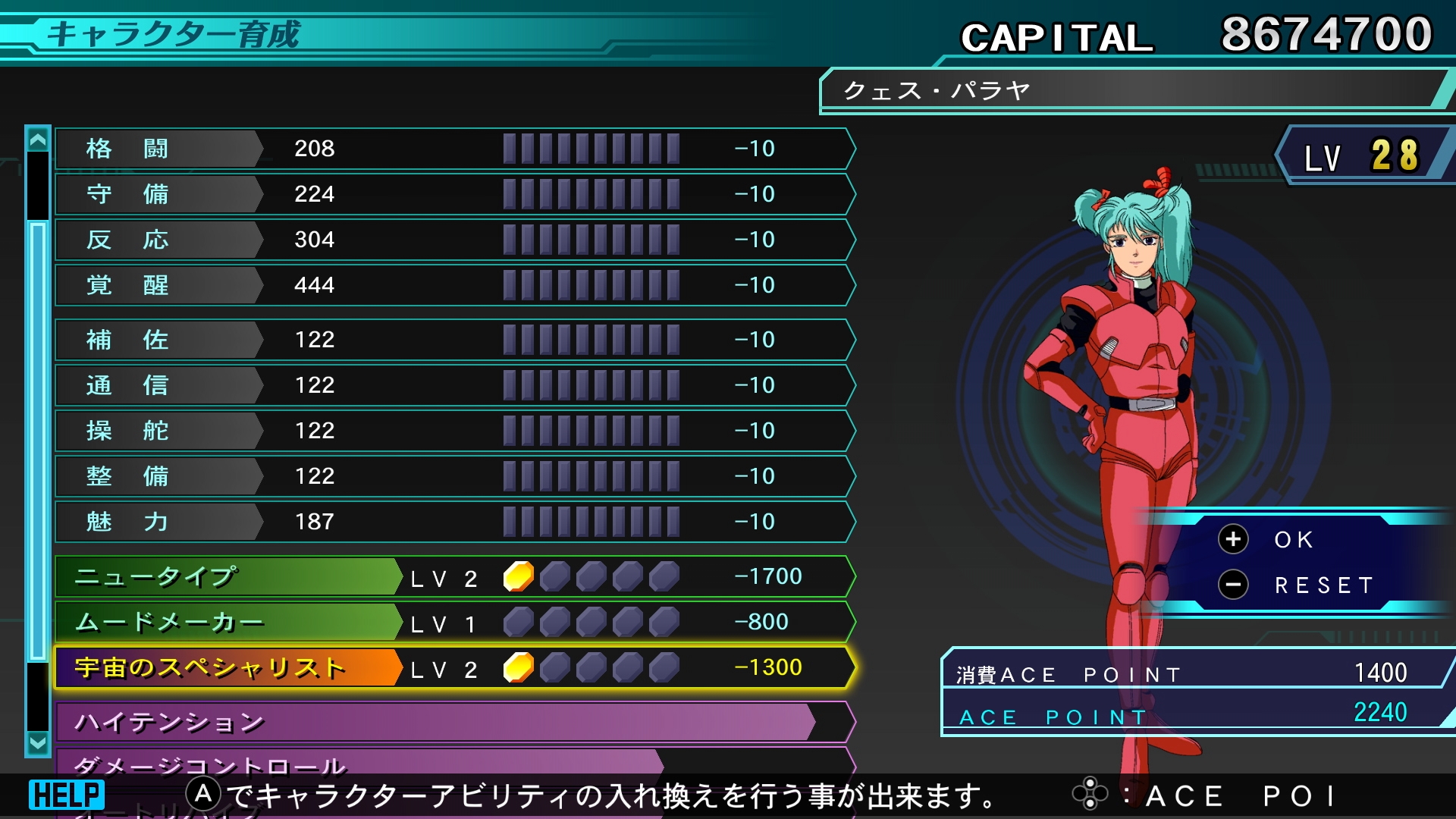Pick the 整備 stat row

coord(455,476)
